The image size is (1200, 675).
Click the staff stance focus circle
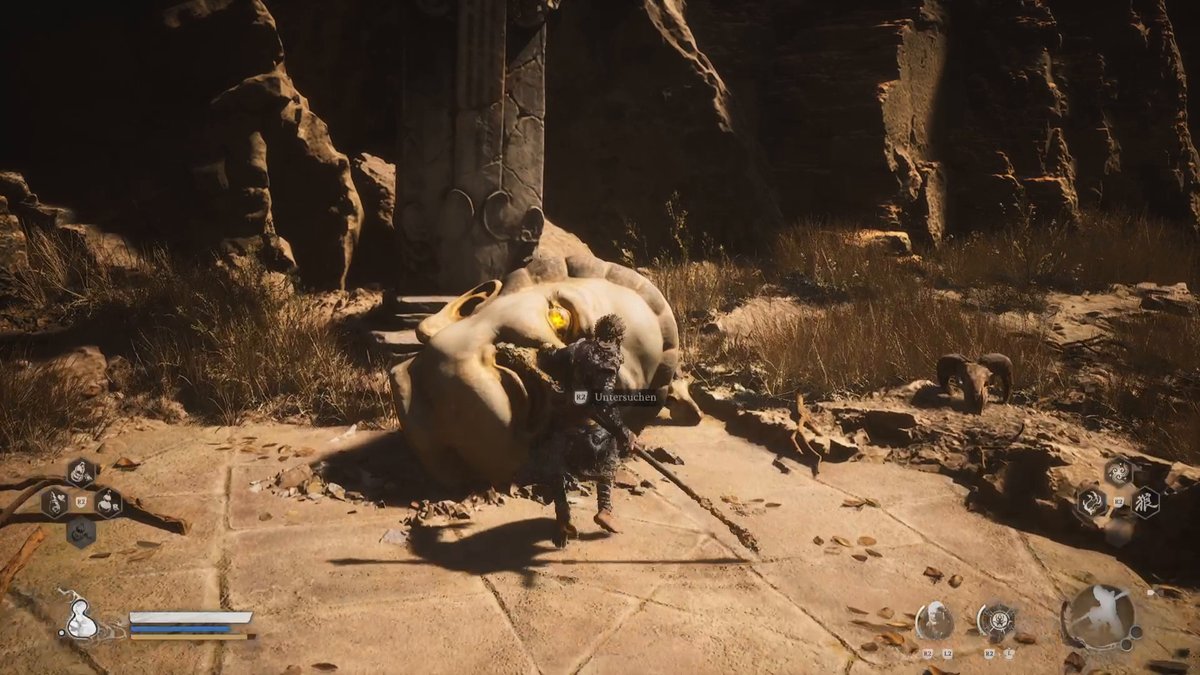pos(1099,617)
